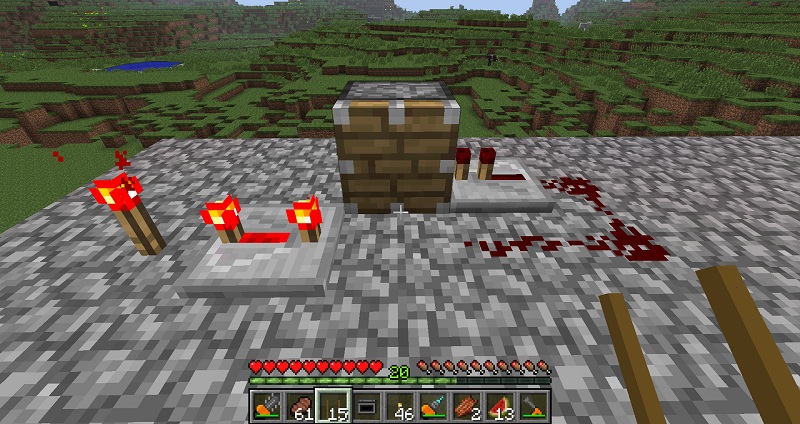Select the meat stack of 2
This screenshot has width=800, height=424.
466,405
